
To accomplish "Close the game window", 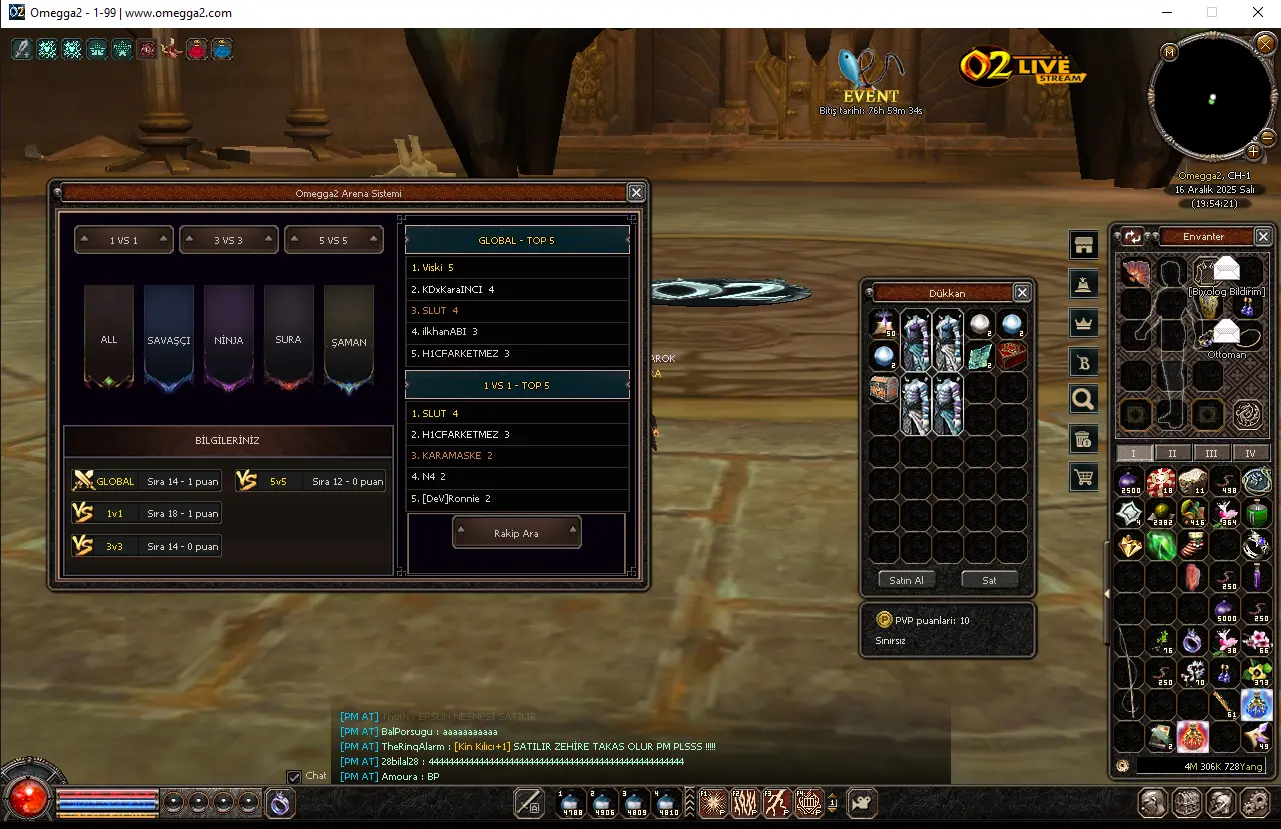I will click(1258, 13).
